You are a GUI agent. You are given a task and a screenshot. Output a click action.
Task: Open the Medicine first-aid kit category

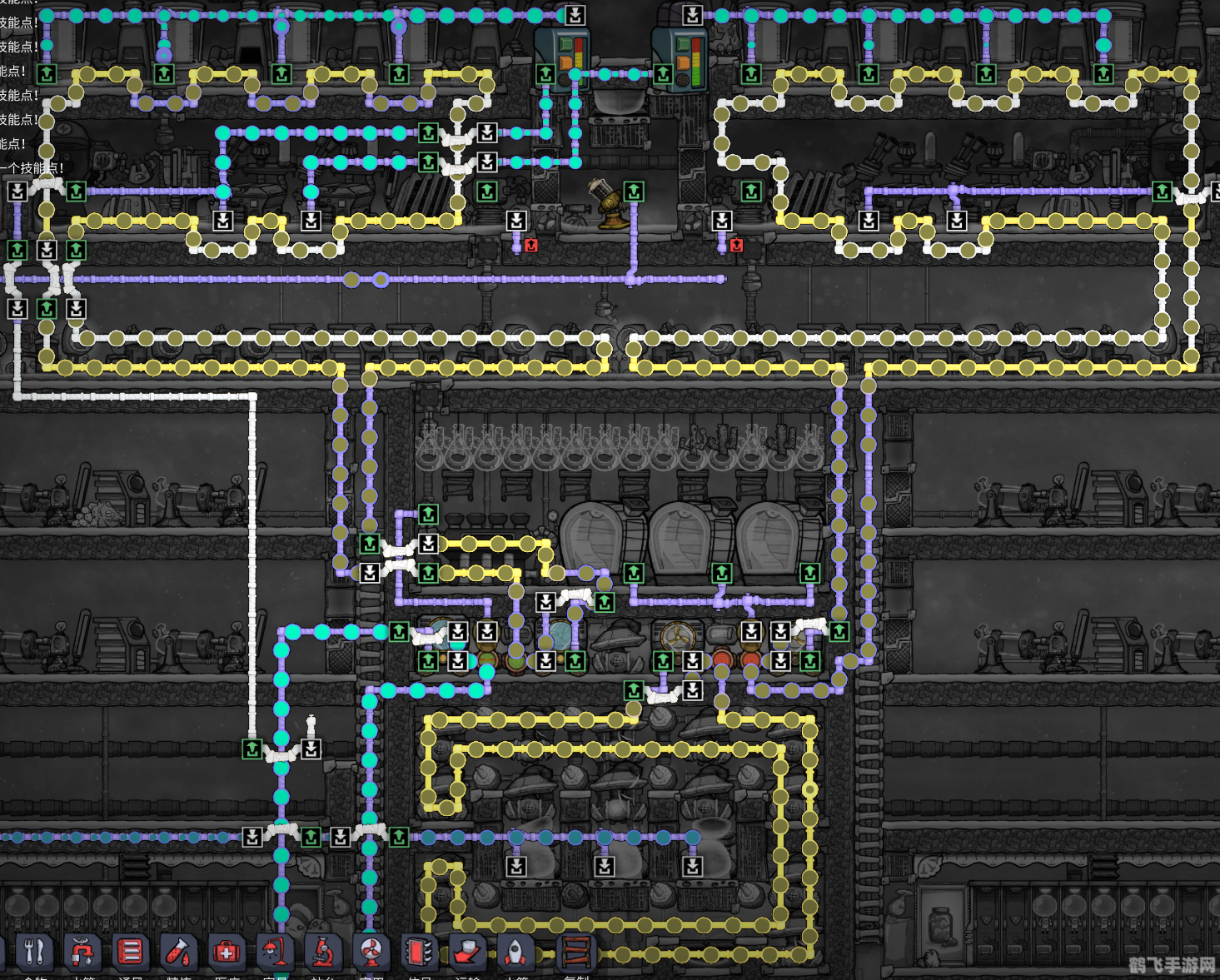pos(226,951)
